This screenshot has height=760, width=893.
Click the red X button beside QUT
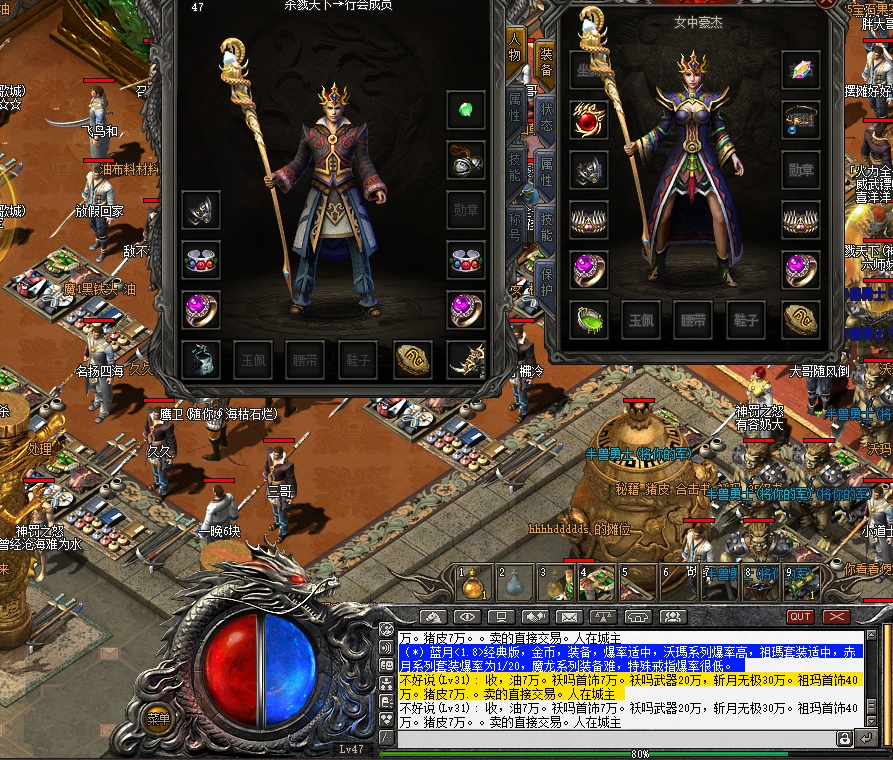tap(836, 617)
